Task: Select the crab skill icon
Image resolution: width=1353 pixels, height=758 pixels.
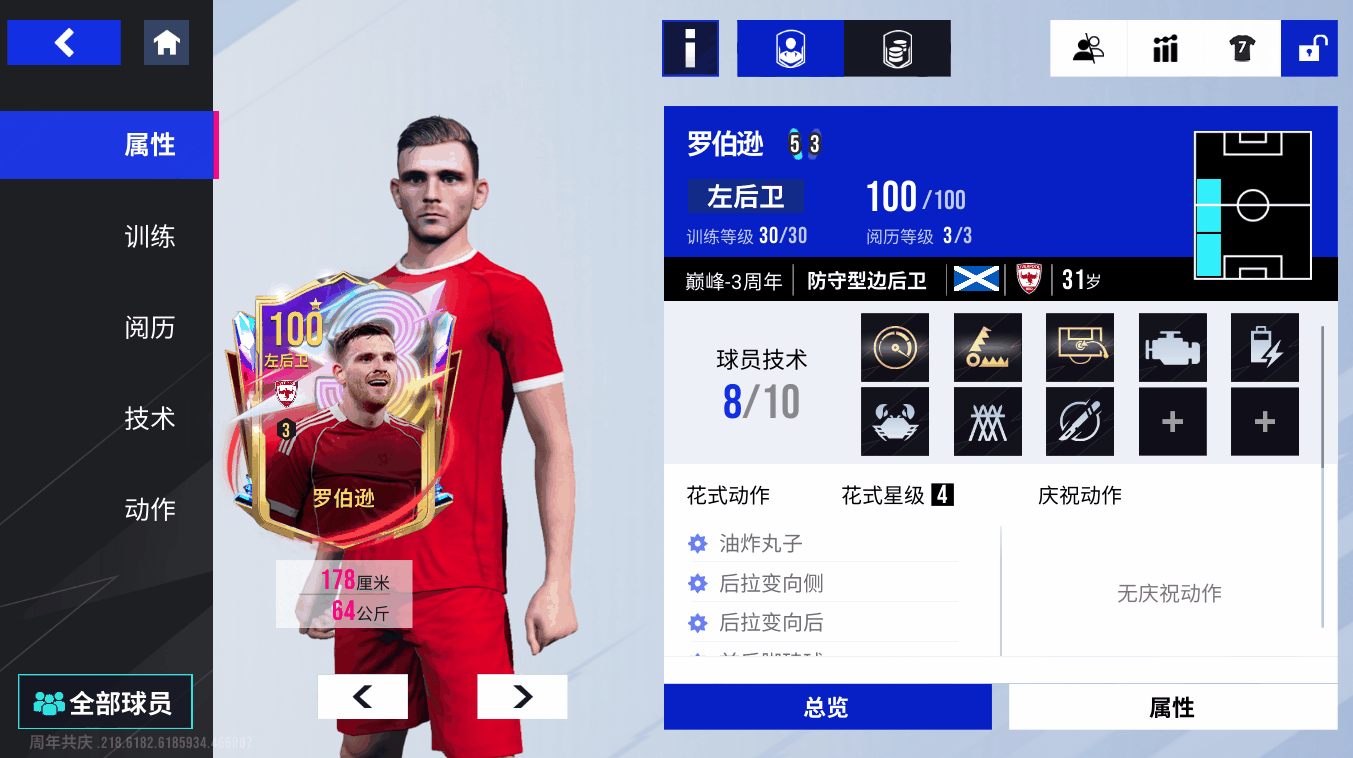Action: pos(895,422)
